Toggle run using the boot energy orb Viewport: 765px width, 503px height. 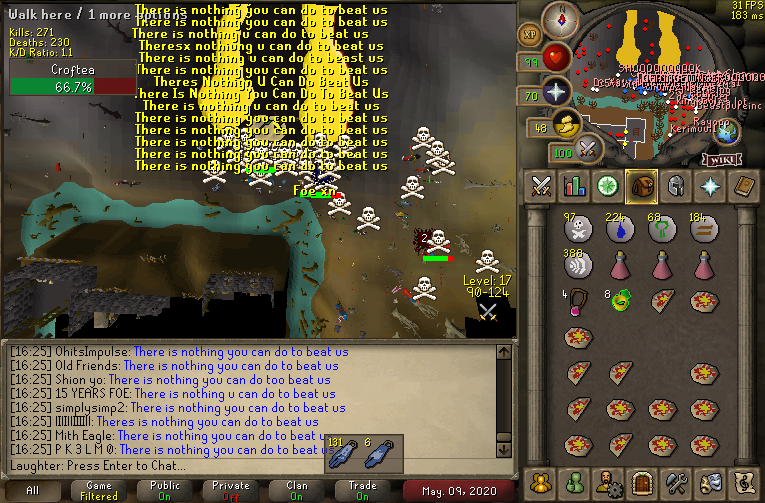(568, 125)
